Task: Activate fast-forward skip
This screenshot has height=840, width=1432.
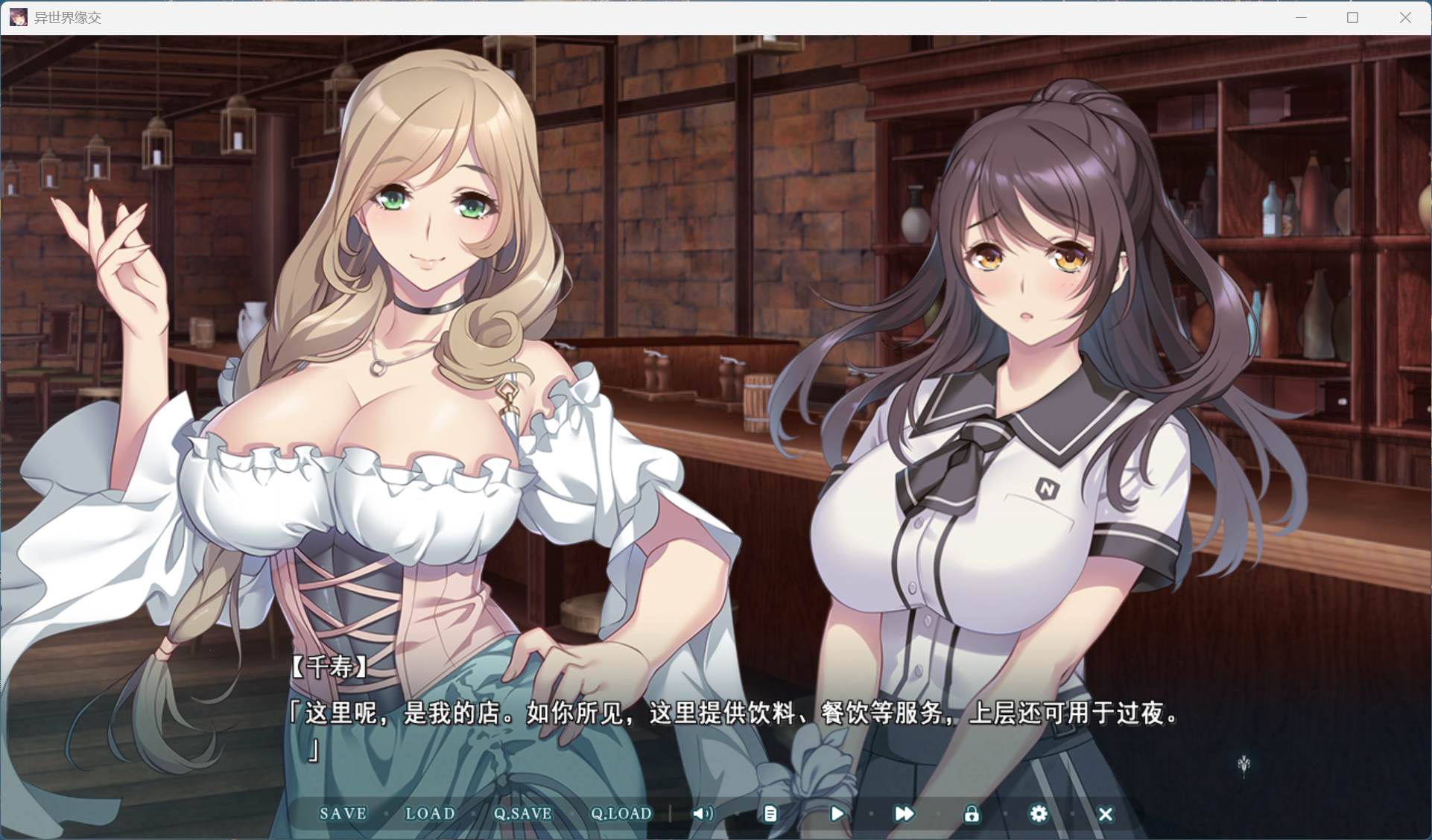Action: click(x=904, y=814)
